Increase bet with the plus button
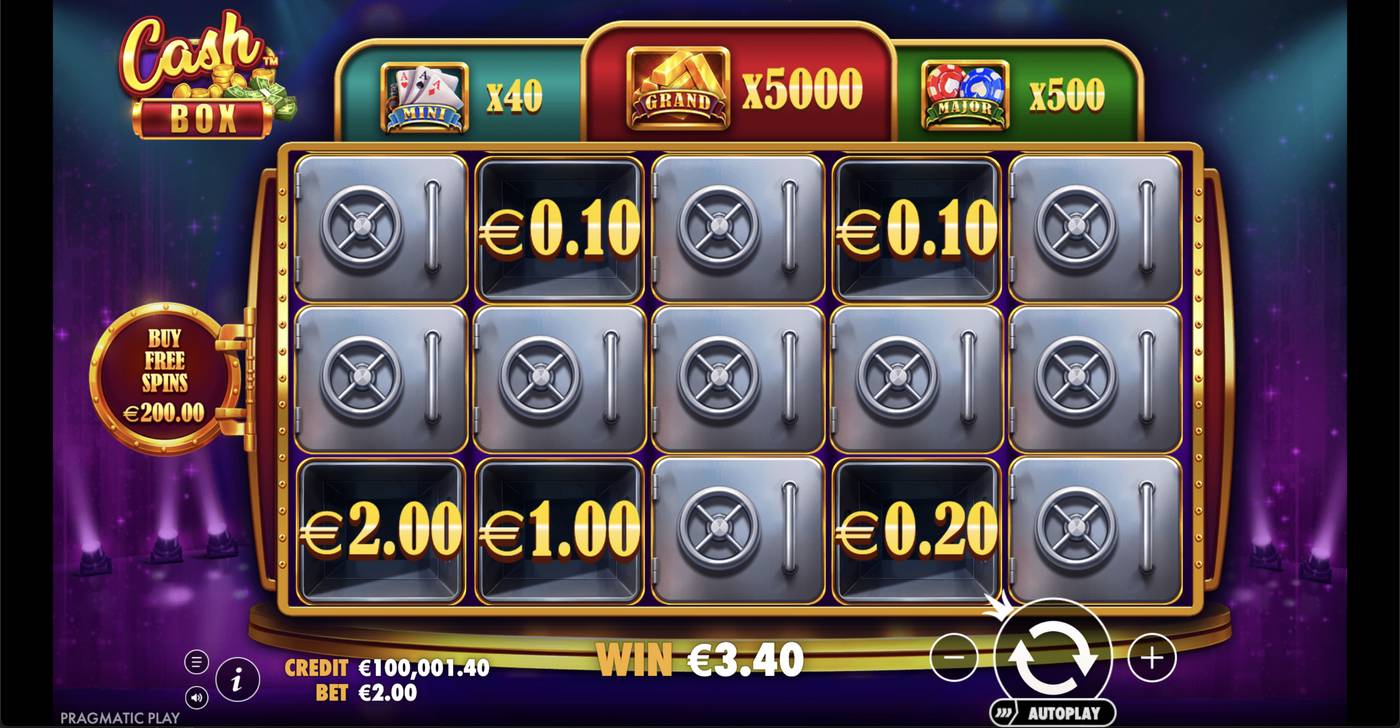 click(1152, 658)
